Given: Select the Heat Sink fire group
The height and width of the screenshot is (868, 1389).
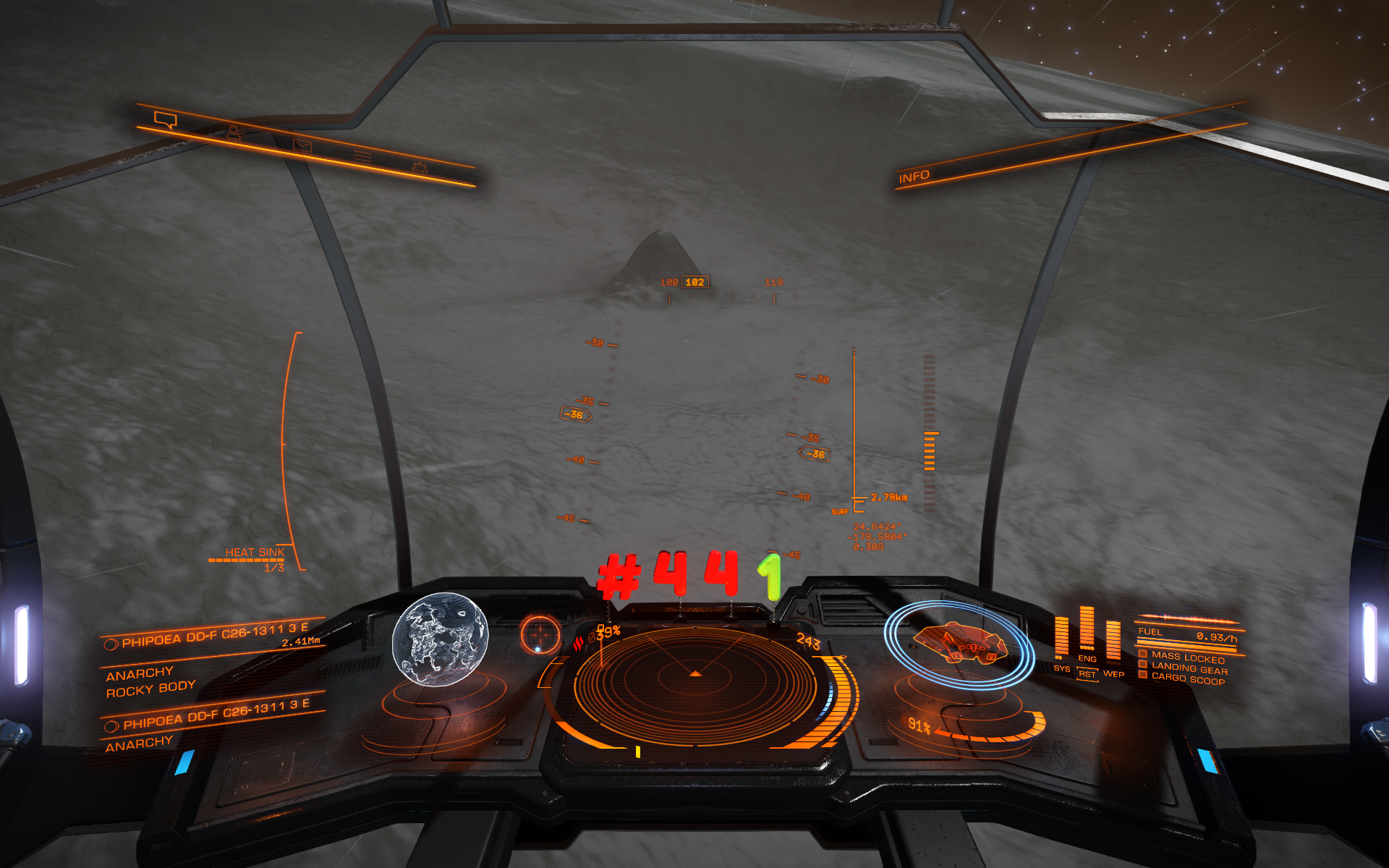Looking at the screenshot, I should pos(254,553).
